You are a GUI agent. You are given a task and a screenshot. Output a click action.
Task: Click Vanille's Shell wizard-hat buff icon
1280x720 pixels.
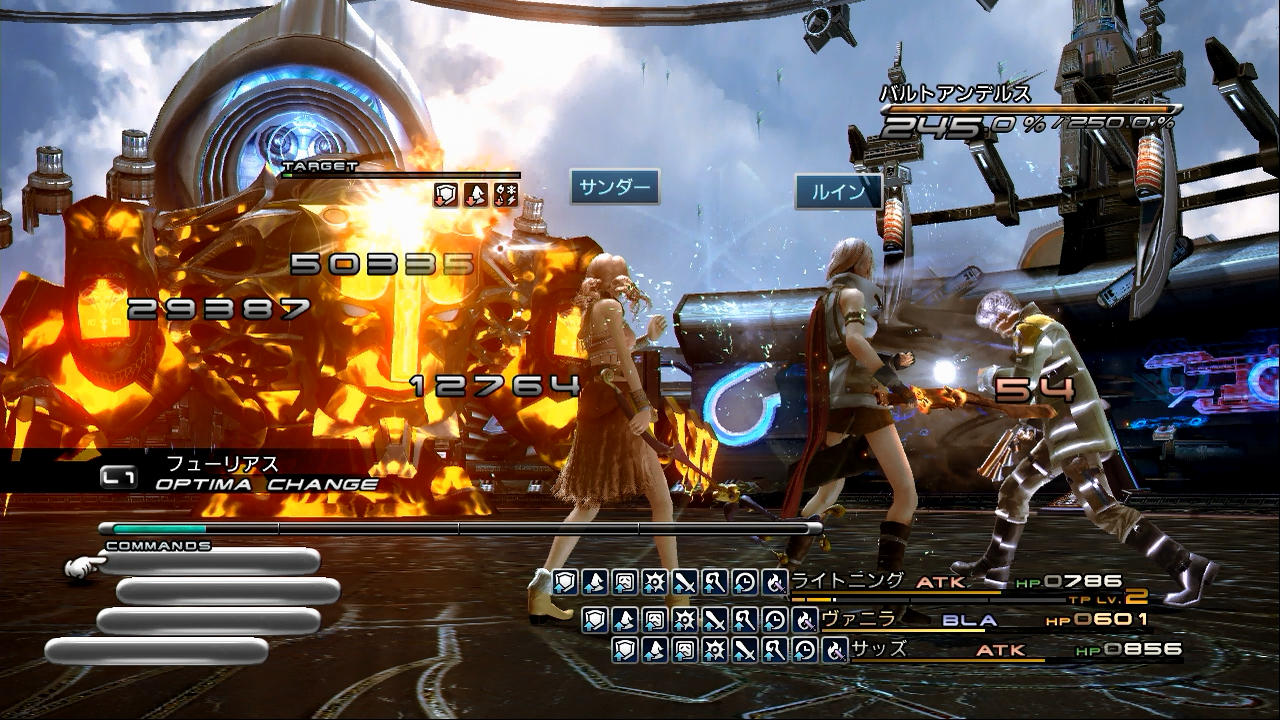626,620
